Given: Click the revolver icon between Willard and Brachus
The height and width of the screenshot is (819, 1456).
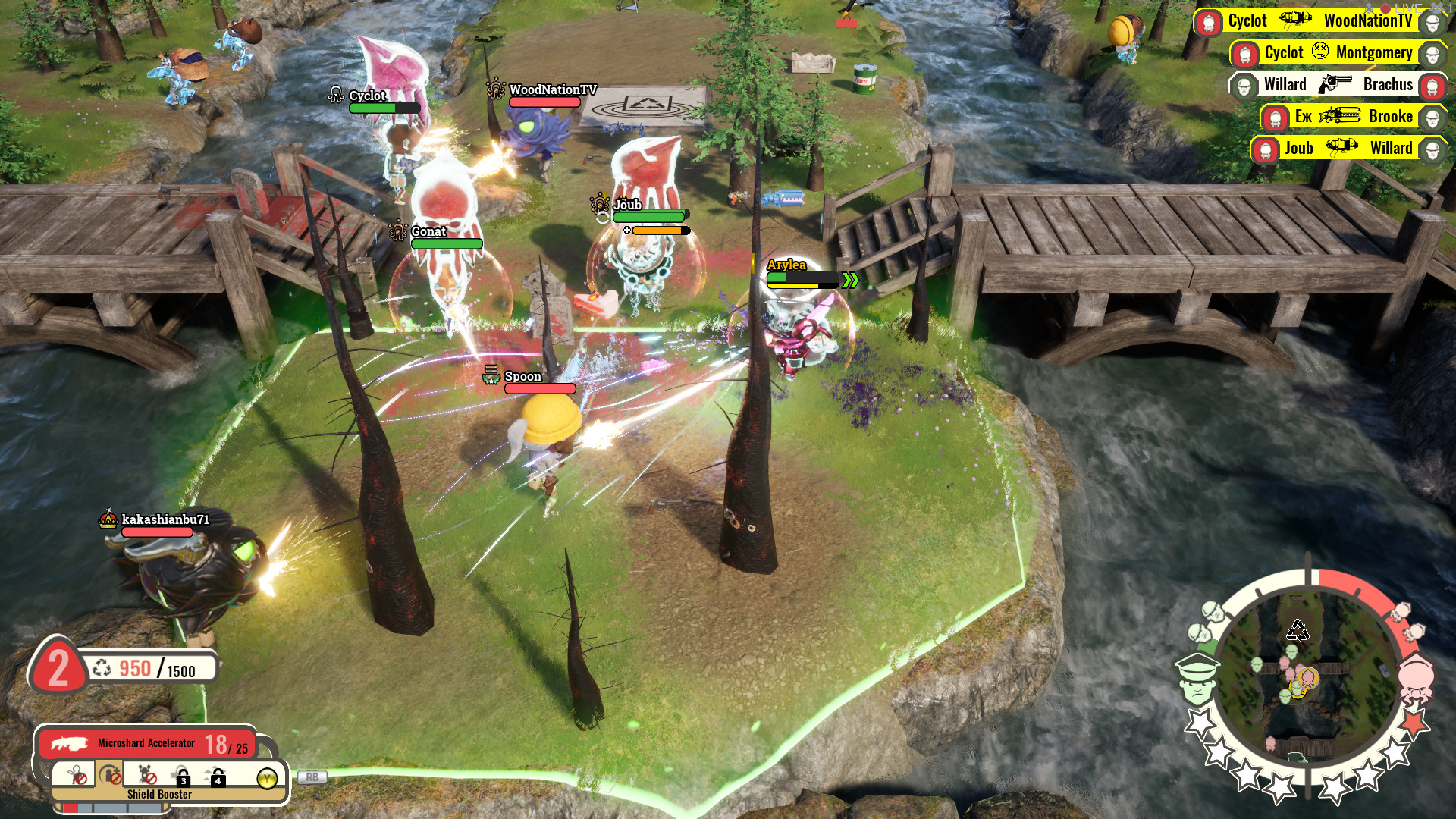Looking at the screenshot, I should tap(1335, 84).
